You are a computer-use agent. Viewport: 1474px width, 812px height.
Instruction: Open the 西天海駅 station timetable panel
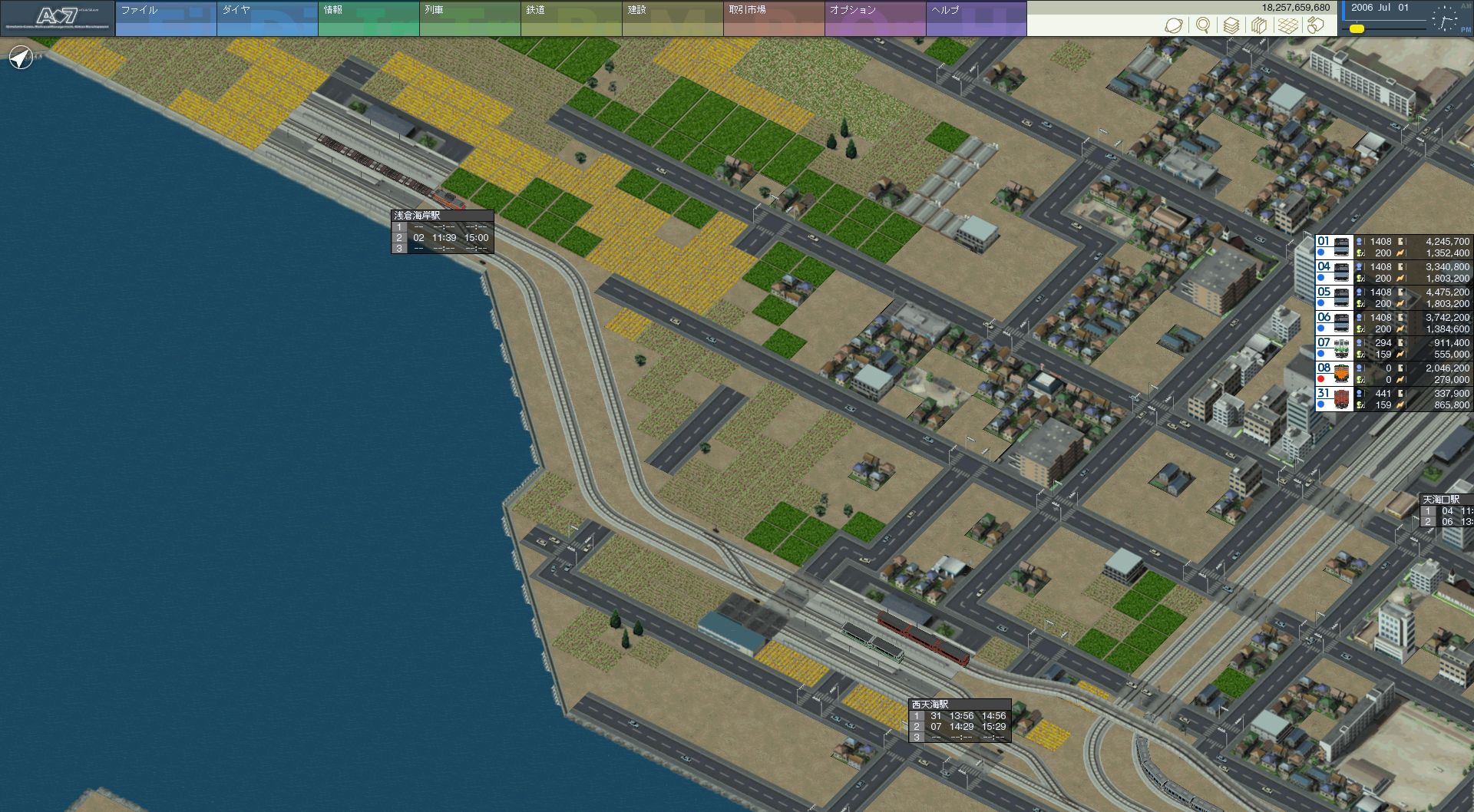(x=960, y=721)
